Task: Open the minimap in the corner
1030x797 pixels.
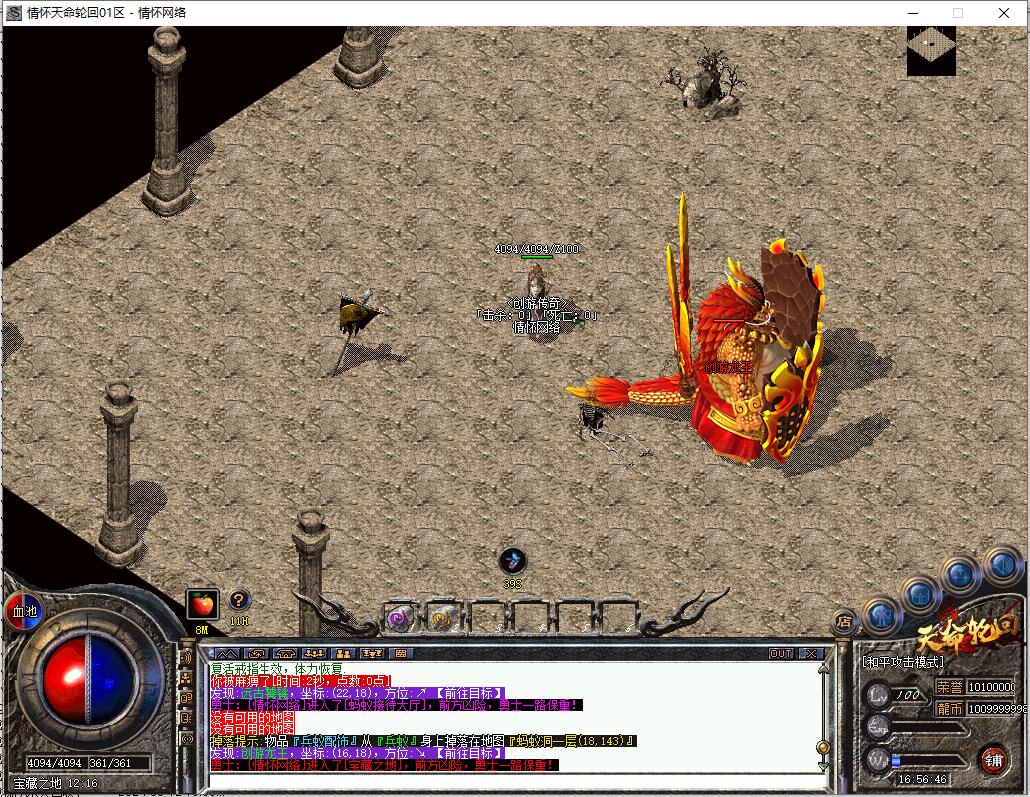Action: pyautogui.click(x=931, y=51)
